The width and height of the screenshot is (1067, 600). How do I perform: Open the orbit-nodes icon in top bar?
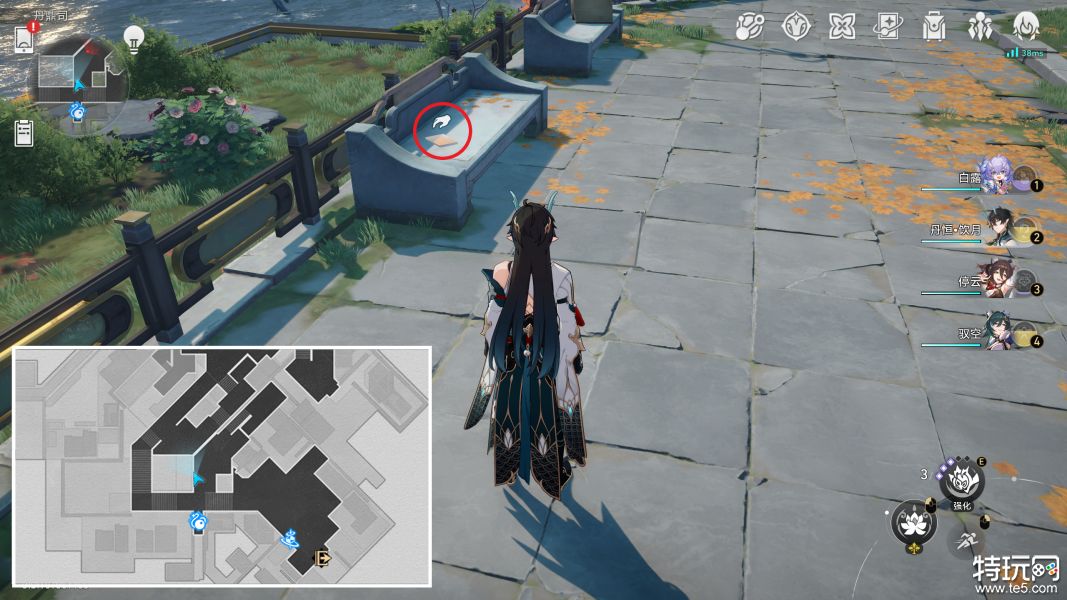click(x=748, y=26)
